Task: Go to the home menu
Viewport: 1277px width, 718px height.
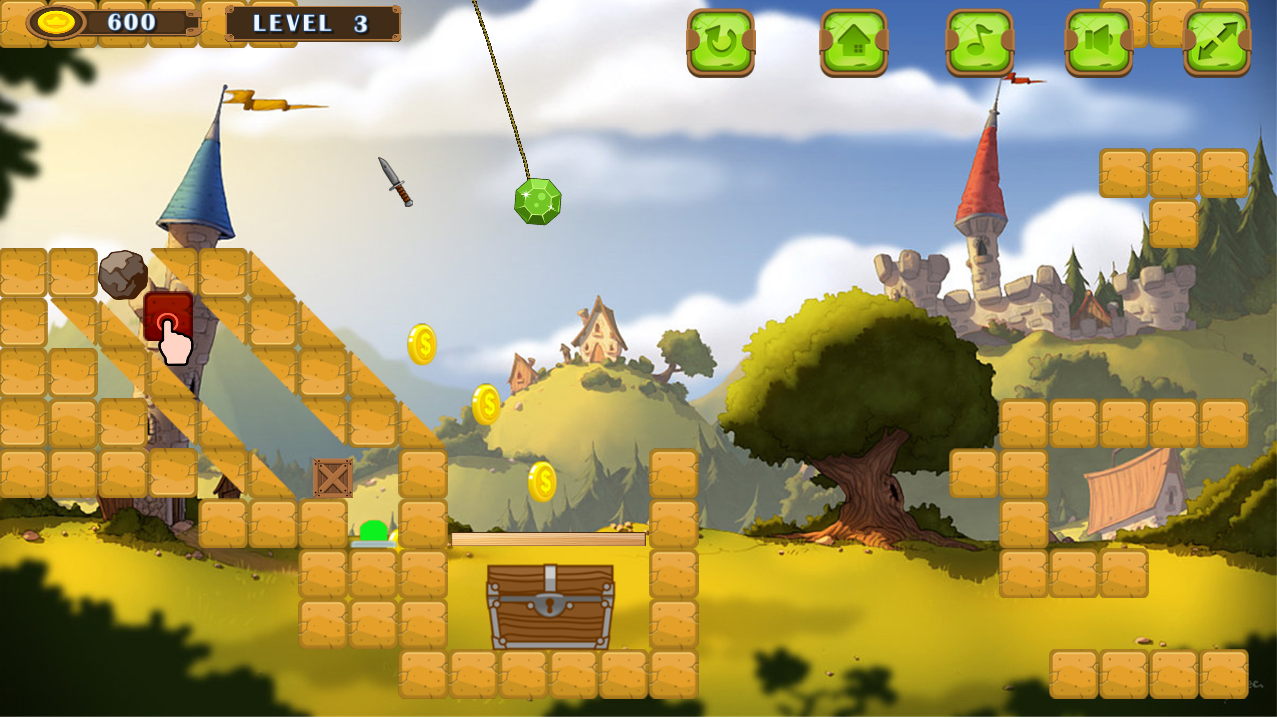Action: pos(854,42)
